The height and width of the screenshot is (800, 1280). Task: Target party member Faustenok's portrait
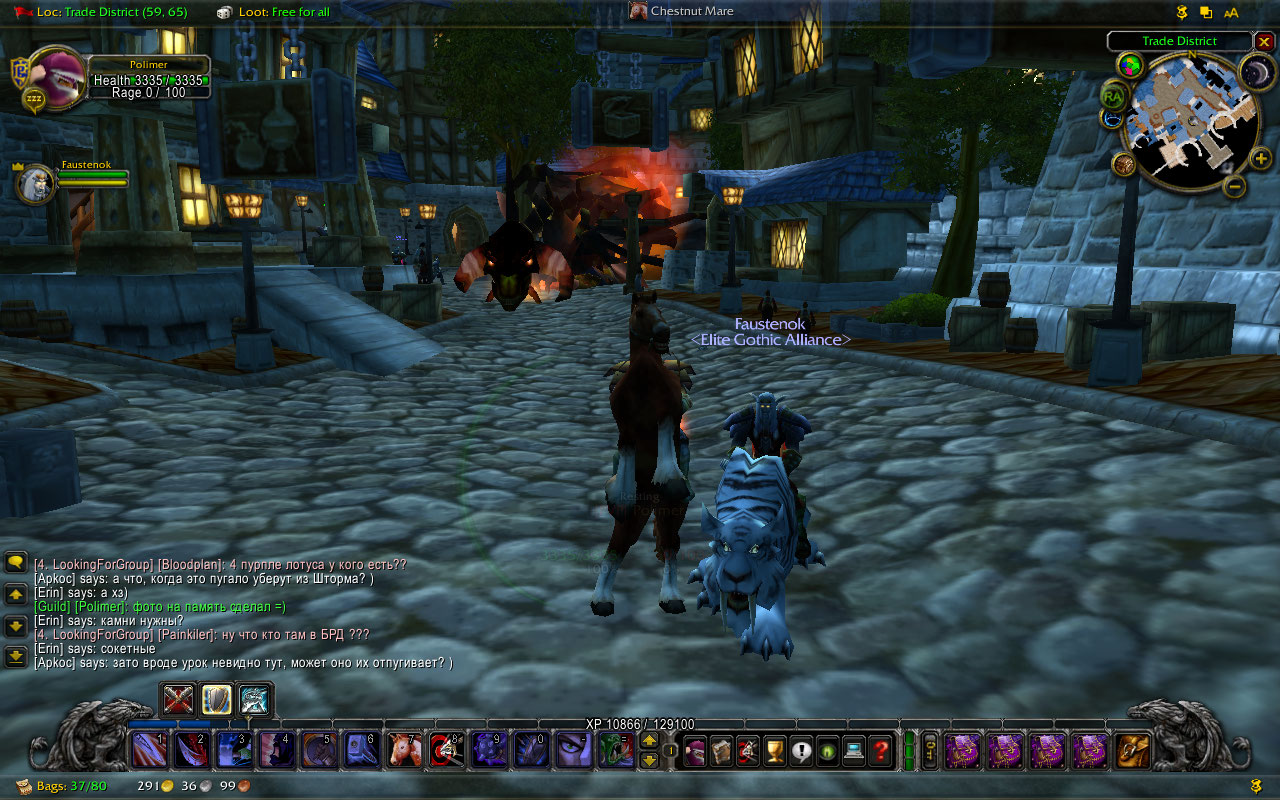(x=35, y=184)
